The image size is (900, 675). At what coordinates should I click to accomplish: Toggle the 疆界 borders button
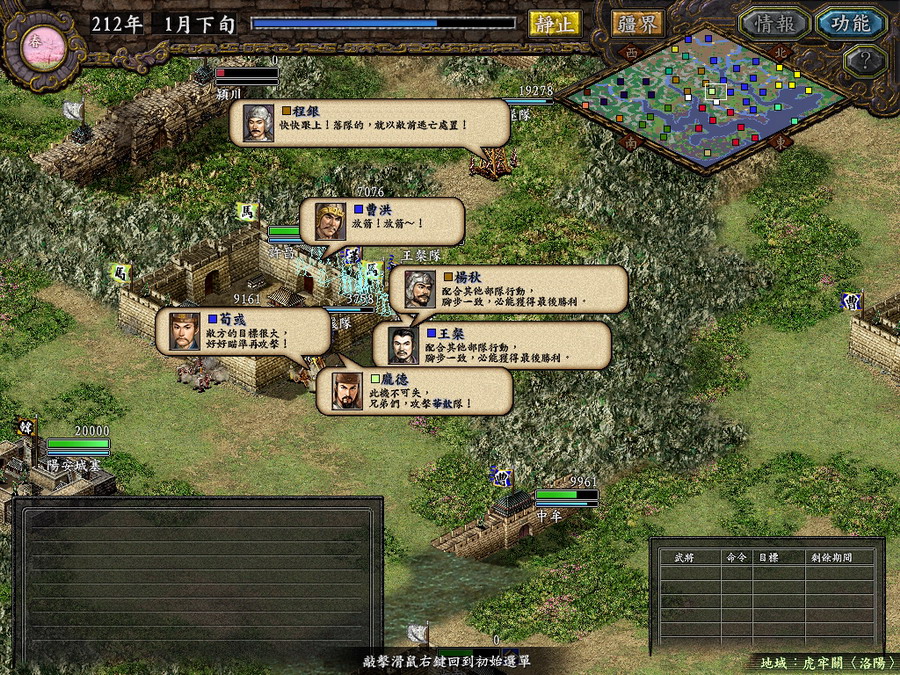point(636,24)
